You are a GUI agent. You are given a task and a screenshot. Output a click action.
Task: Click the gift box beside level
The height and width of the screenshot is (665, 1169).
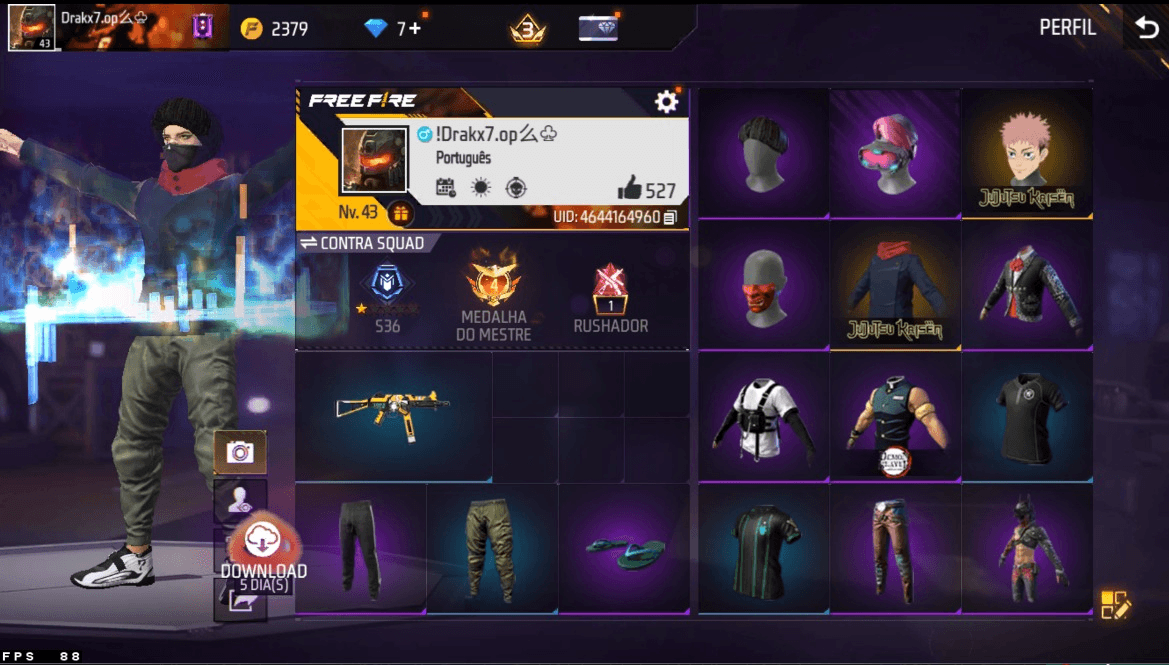400,213
